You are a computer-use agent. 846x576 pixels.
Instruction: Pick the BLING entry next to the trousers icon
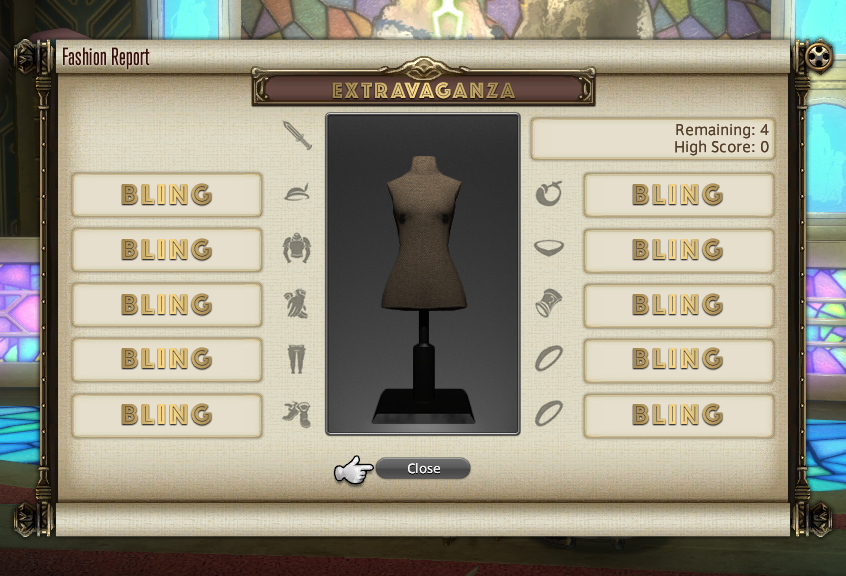[167, 358]
